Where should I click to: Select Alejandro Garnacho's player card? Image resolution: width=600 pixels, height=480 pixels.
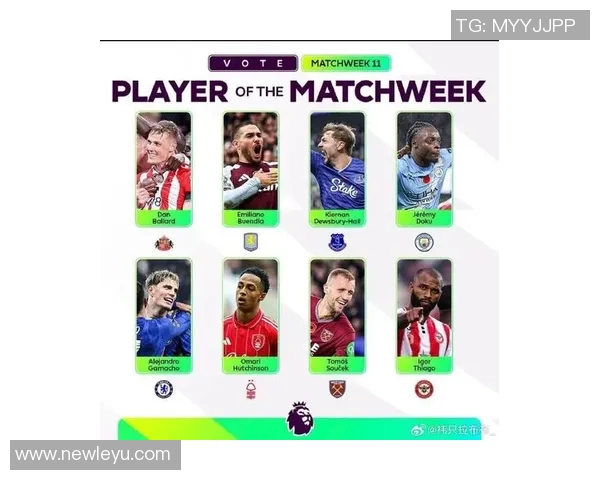pyautogui.click(x=163, y=315)
